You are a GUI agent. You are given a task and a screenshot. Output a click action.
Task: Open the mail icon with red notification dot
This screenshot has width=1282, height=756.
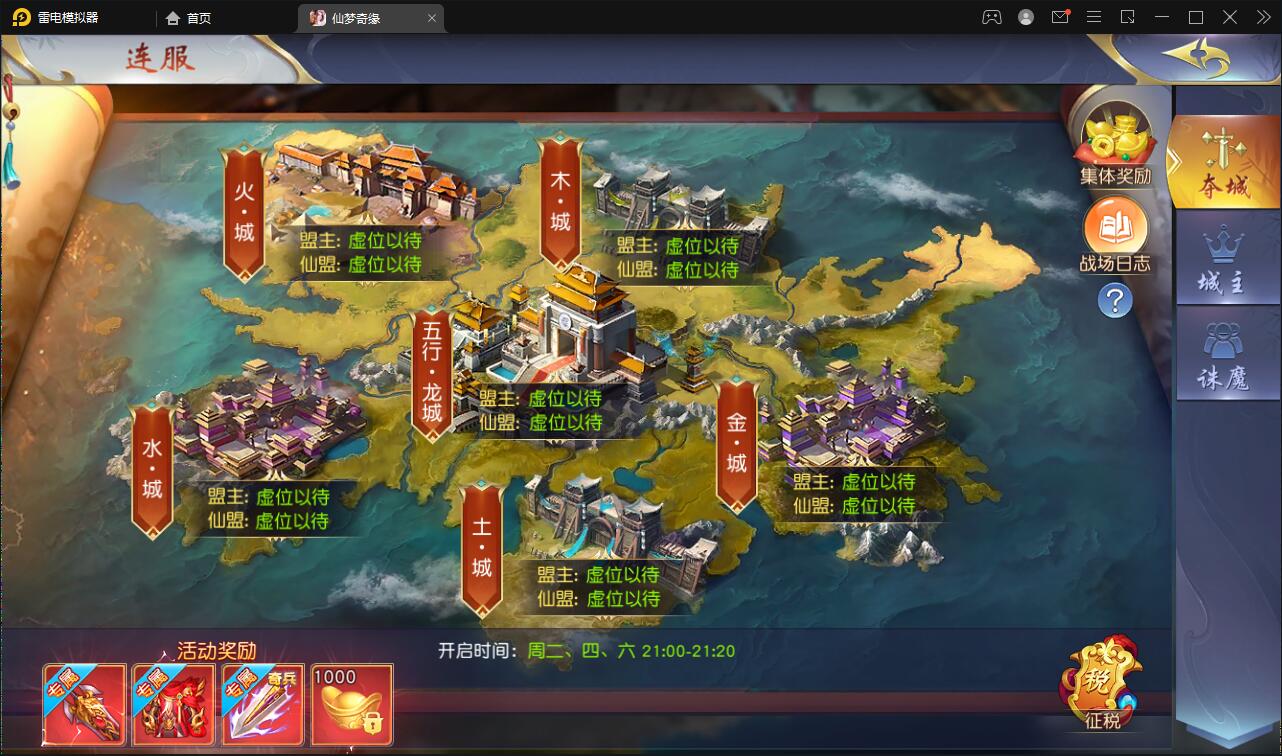coord(1061,17)
